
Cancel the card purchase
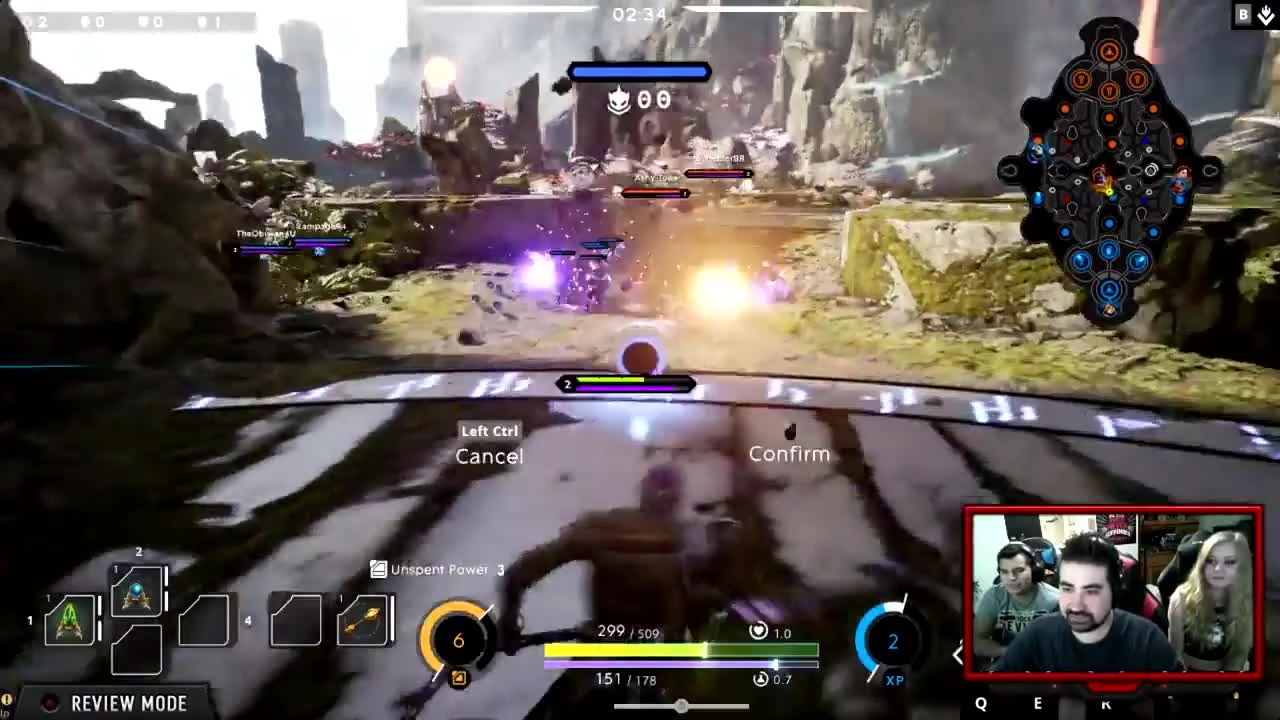point(489,456)
